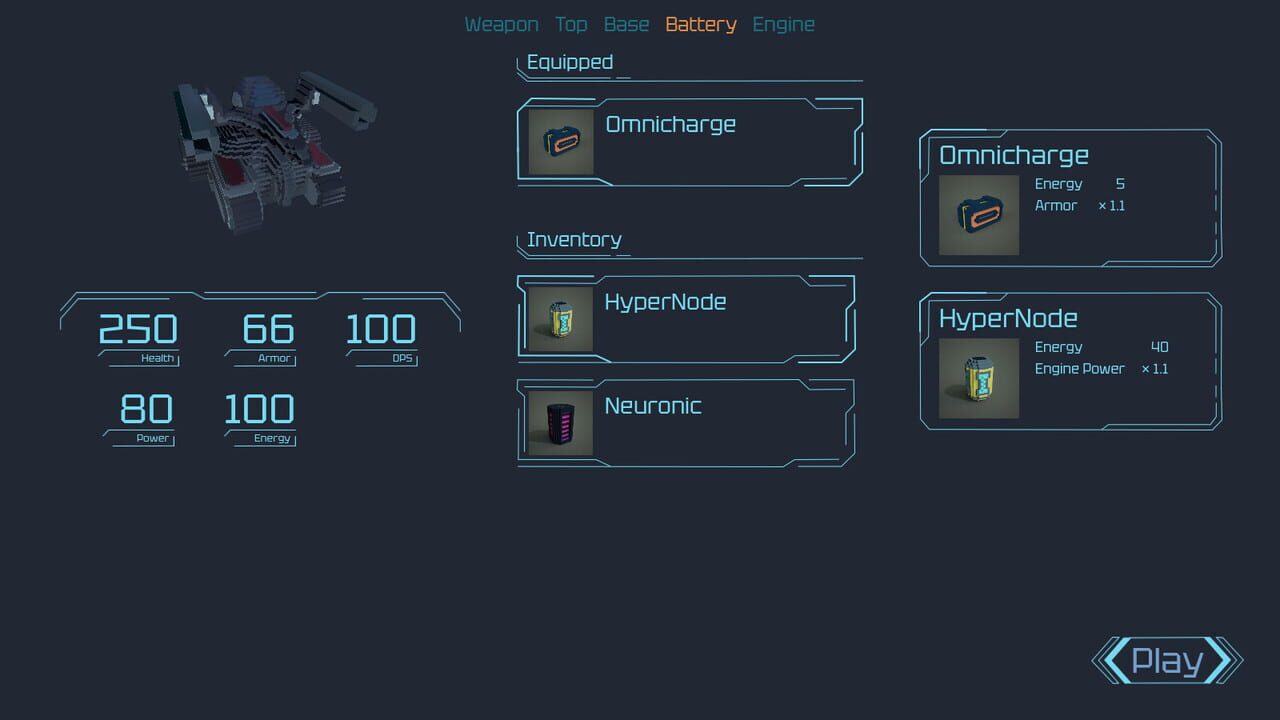Click the HyperNode thumbnail in the stats panel
The height and width of the screenshot is (720, 1280).
pyautogui.click(x=977, y=377)
